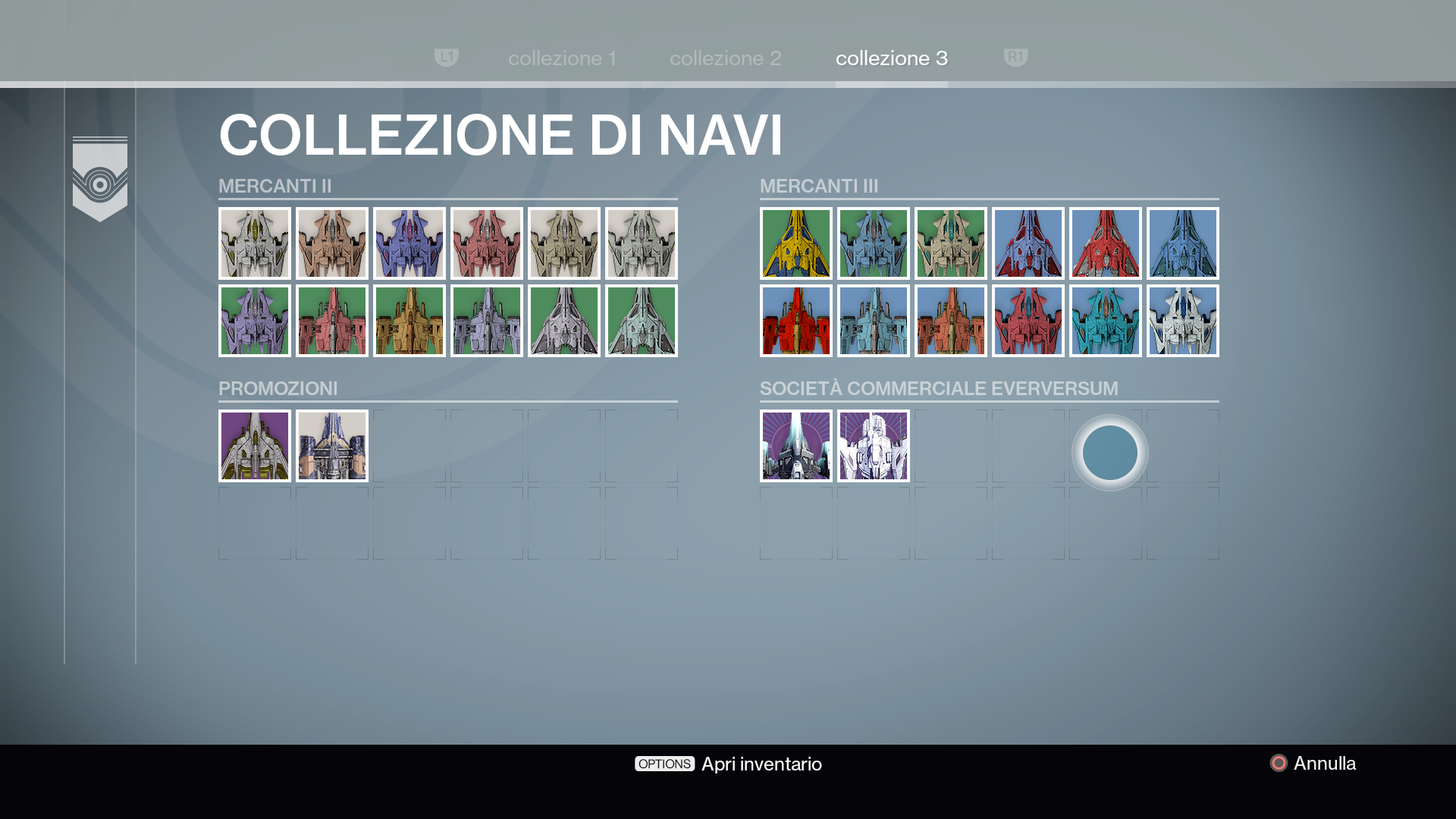1456x819 pixels.
Task: Pick the blue-violet ship on white in Mercanti II
Action: tap(409, 243)
